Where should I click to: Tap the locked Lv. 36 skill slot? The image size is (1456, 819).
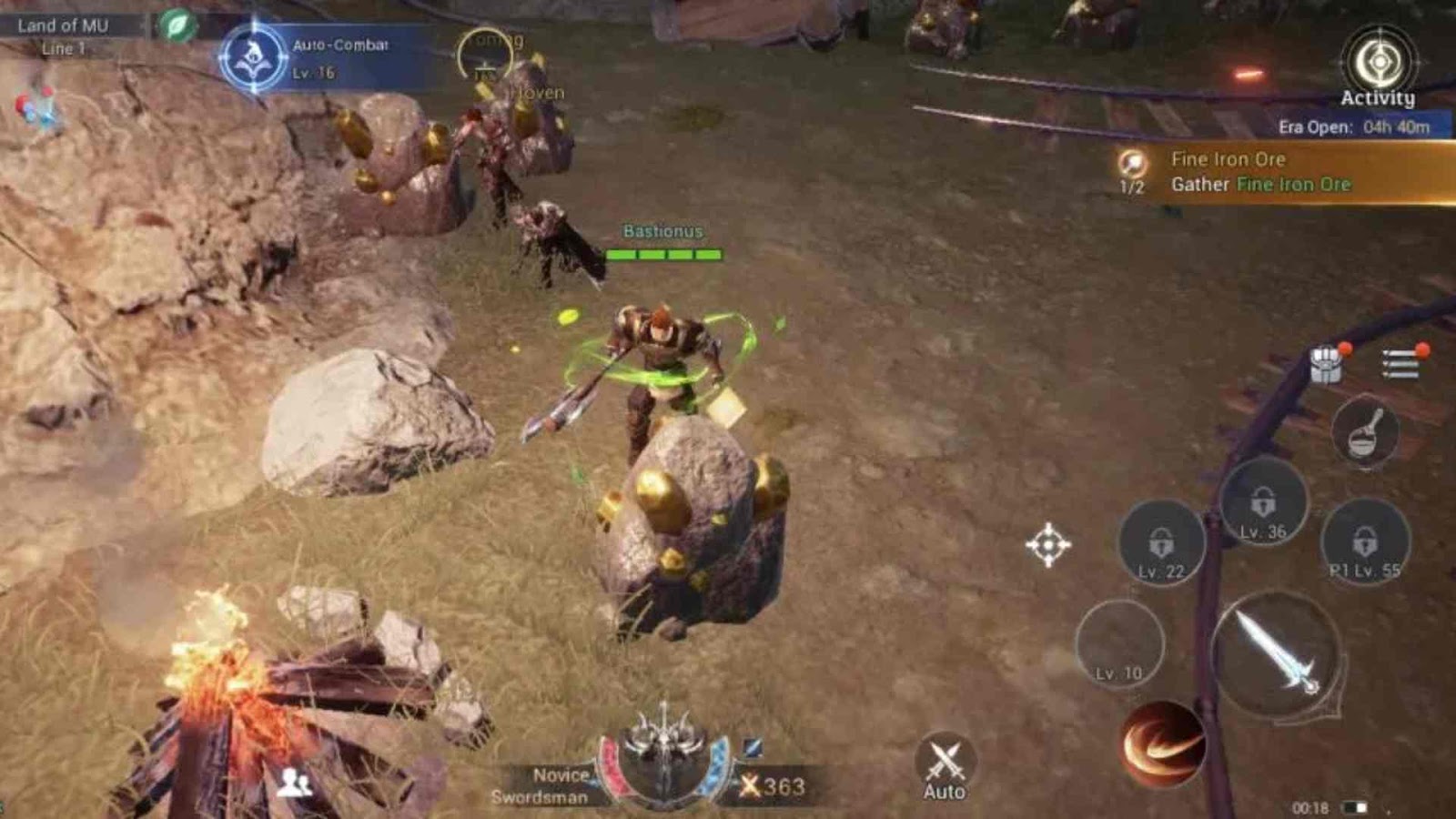pyautogui.click(x=1263, y=504)
